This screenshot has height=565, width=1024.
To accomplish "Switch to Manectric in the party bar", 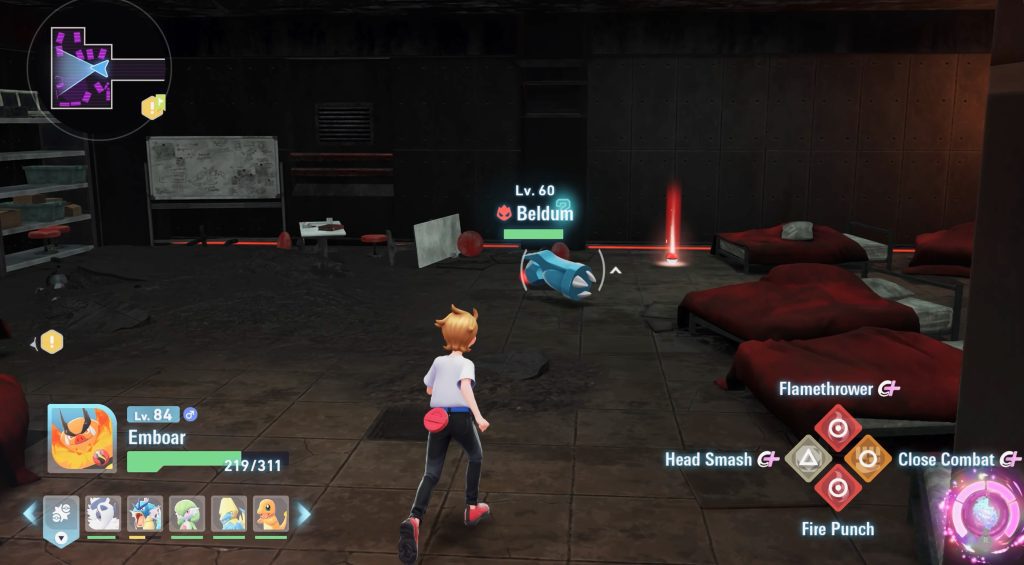I will coord(229,514).
